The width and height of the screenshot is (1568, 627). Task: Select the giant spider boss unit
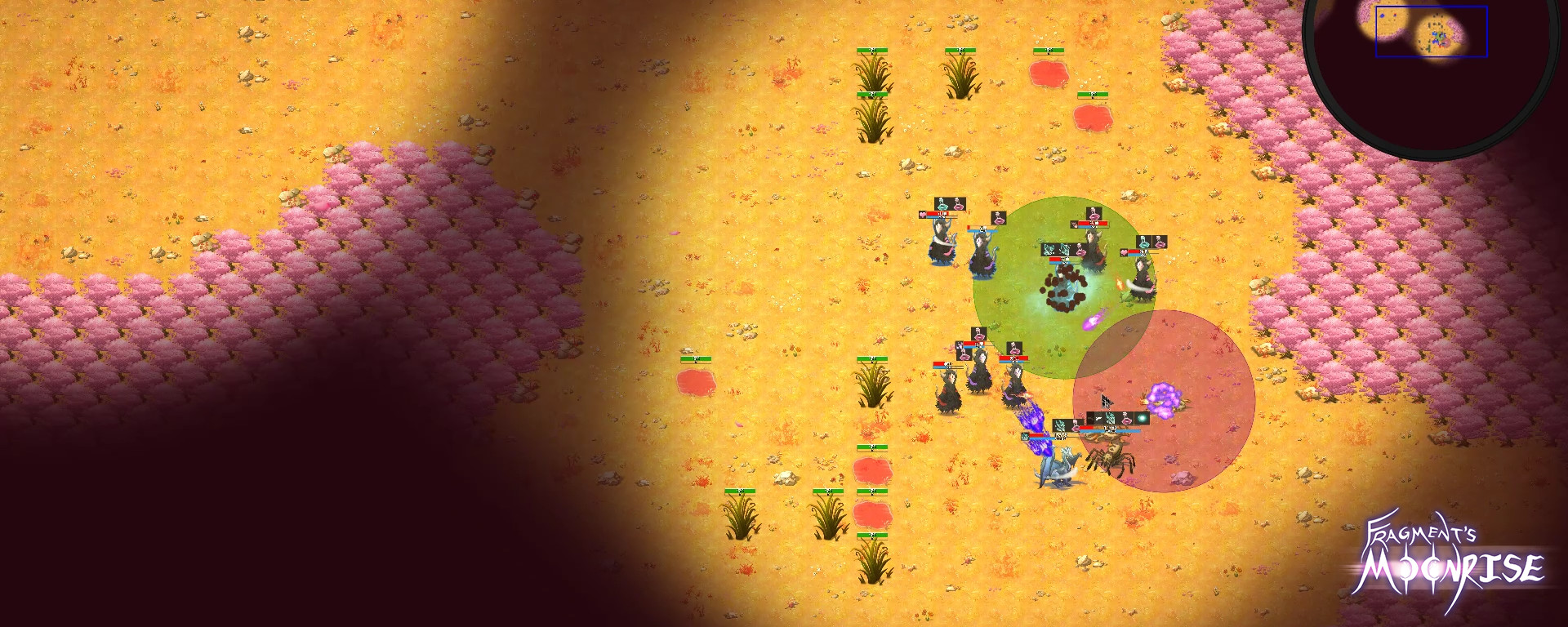pos(1111,460)
